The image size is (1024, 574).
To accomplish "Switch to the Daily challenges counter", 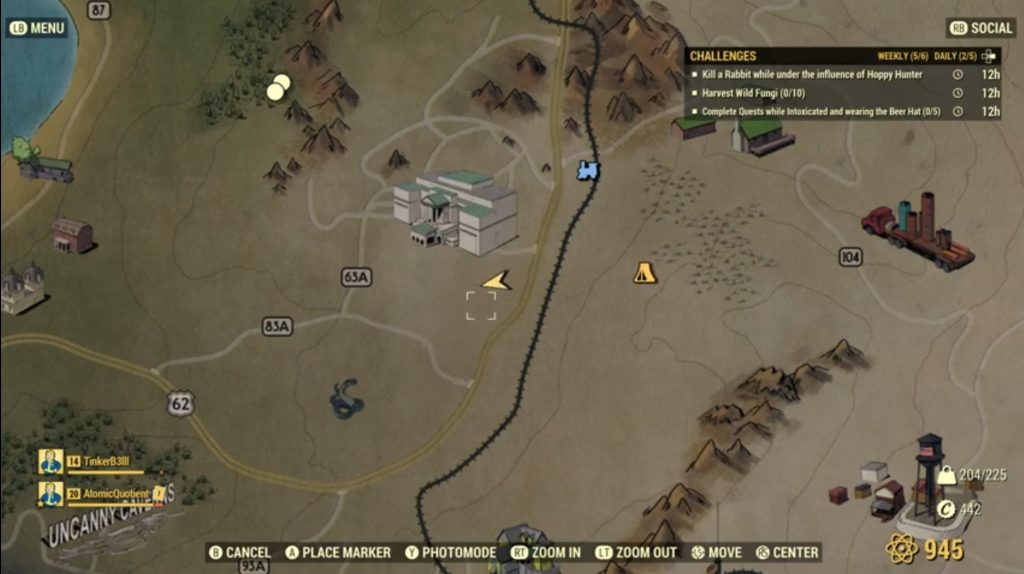I will 954,56.
